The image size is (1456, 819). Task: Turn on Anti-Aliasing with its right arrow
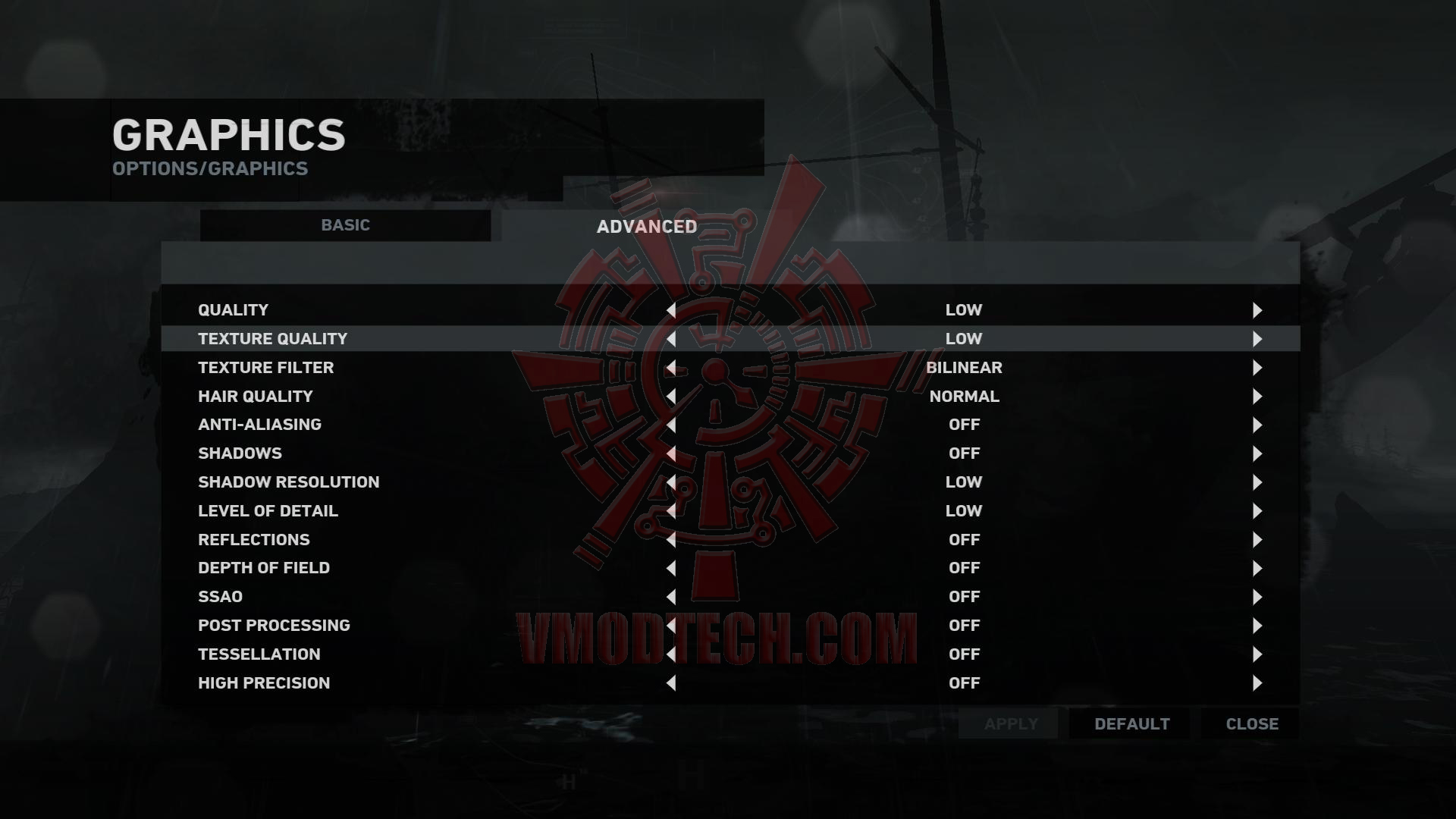pos(1257,425)
